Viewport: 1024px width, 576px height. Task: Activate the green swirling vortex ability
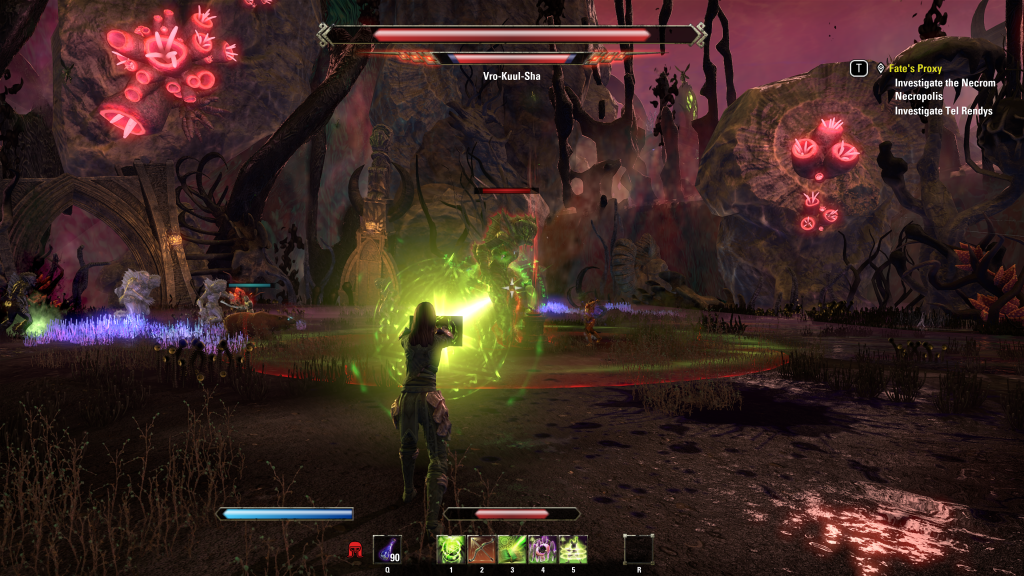coord(451,549)
